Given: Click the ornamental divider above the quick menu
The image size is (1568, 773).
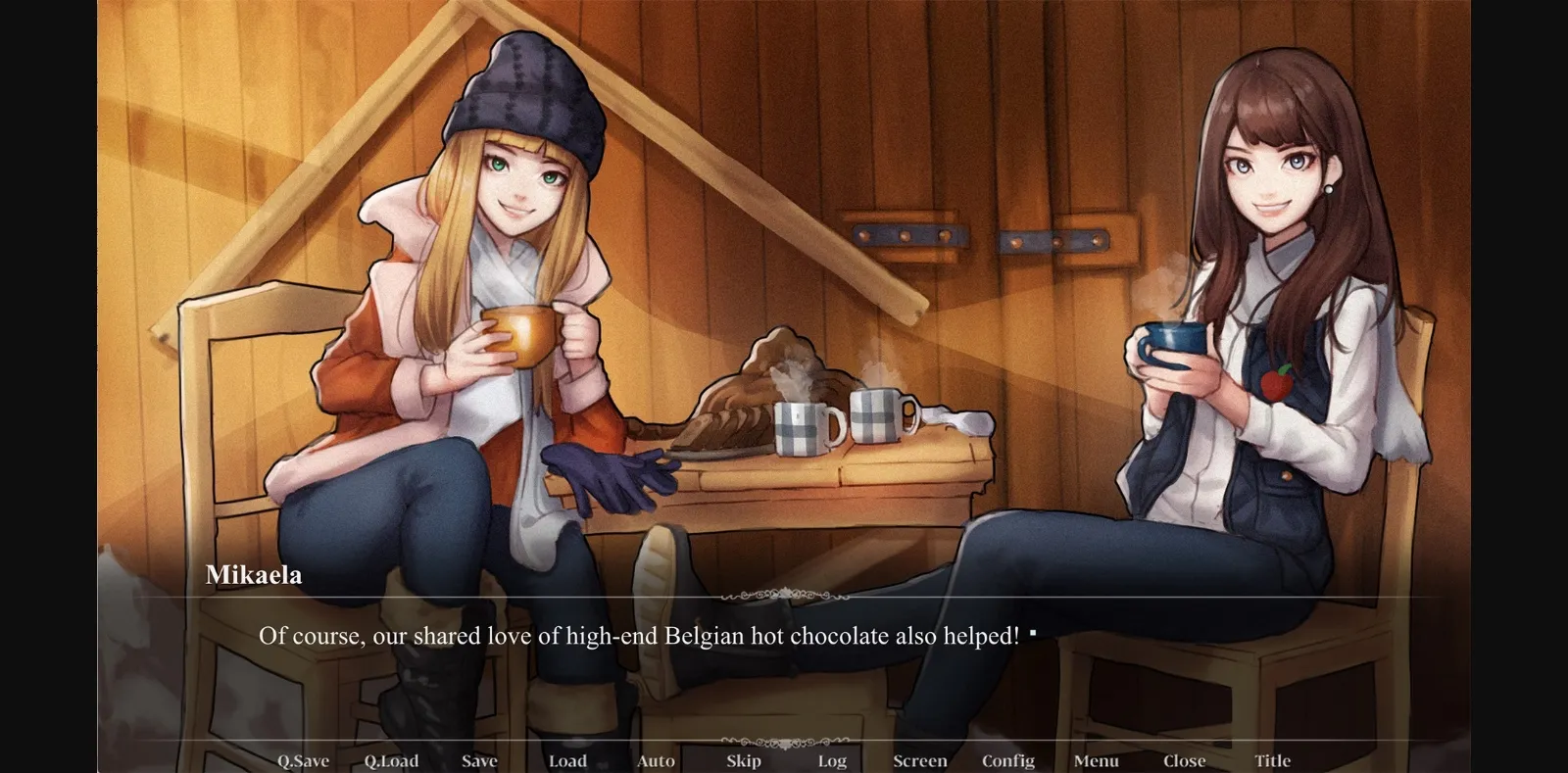Looking at the screenshot, I should tap(784, 742).
